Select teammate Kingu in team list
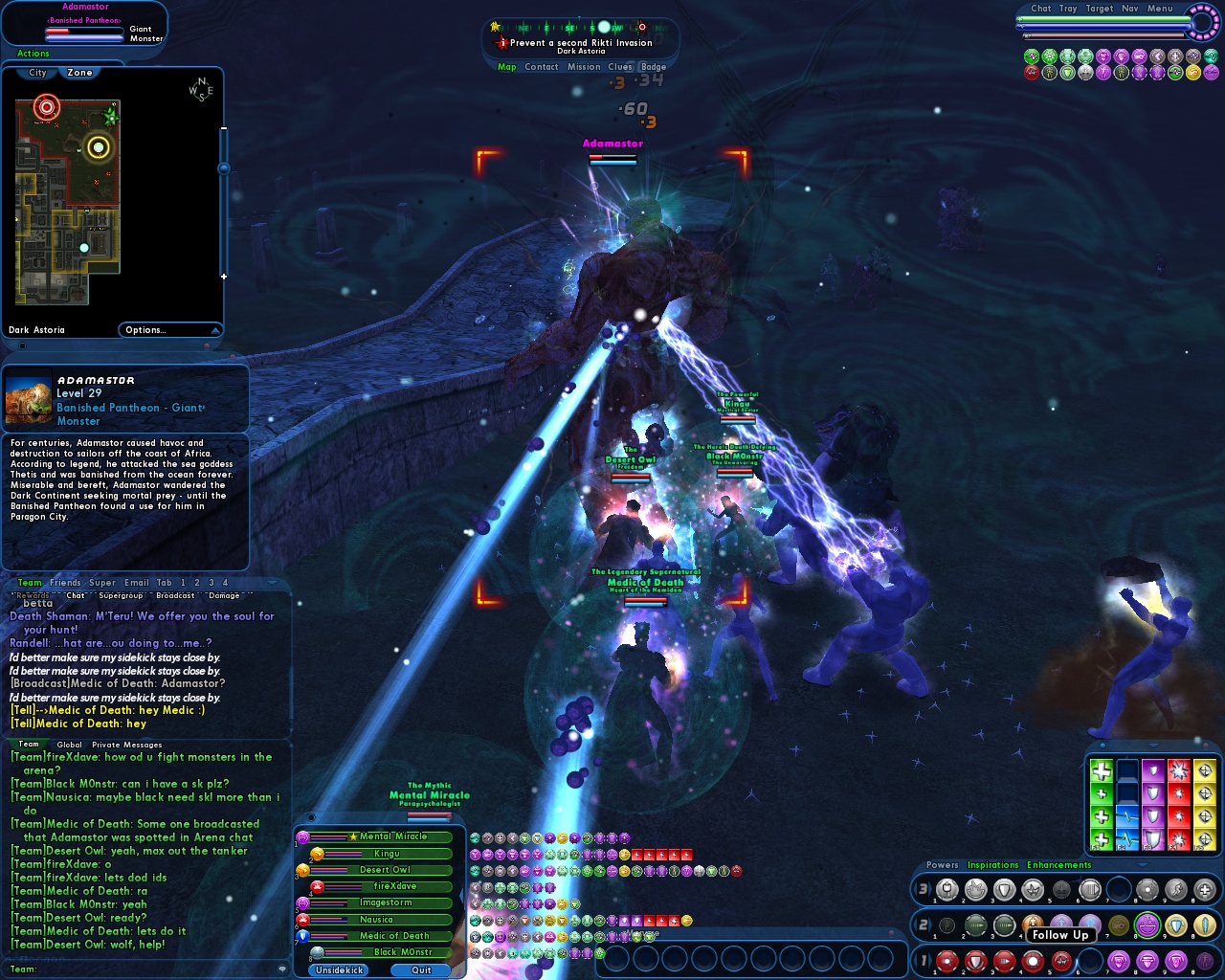Screen dimensions: 1225x980 387,854
